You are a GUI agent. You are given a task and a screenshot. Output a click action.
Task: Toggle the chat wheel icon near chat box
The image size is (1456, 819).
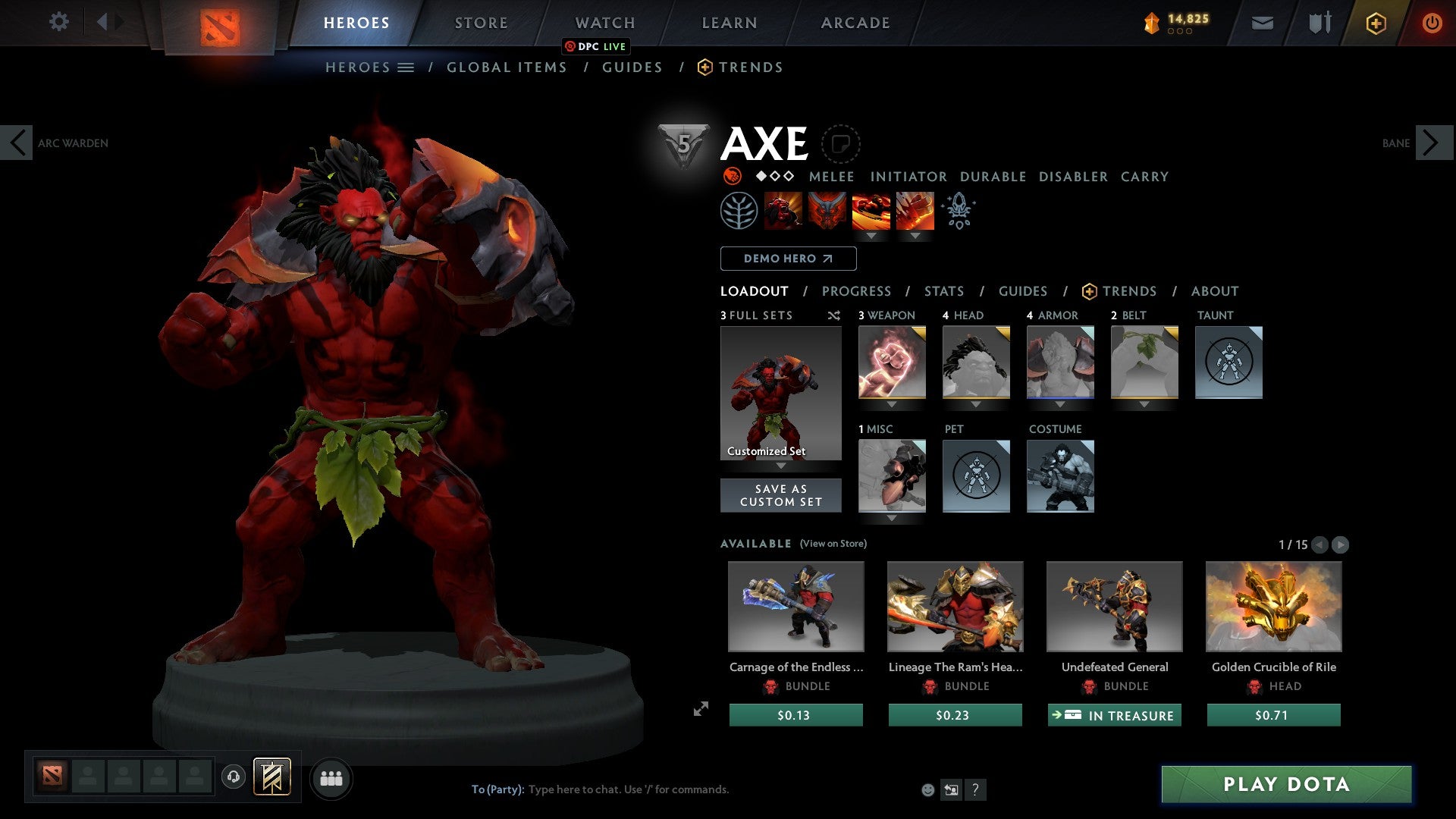tap(951, 789)
